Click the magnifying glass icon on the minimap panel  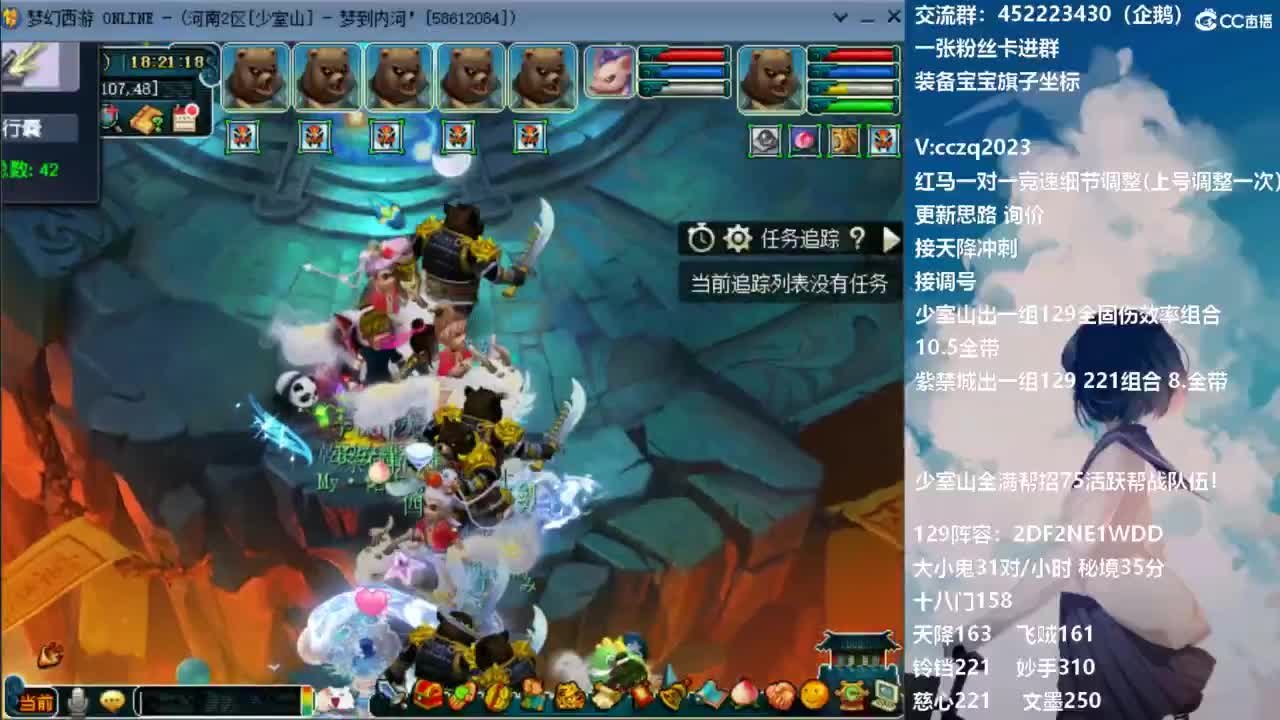tap(109, 116)
